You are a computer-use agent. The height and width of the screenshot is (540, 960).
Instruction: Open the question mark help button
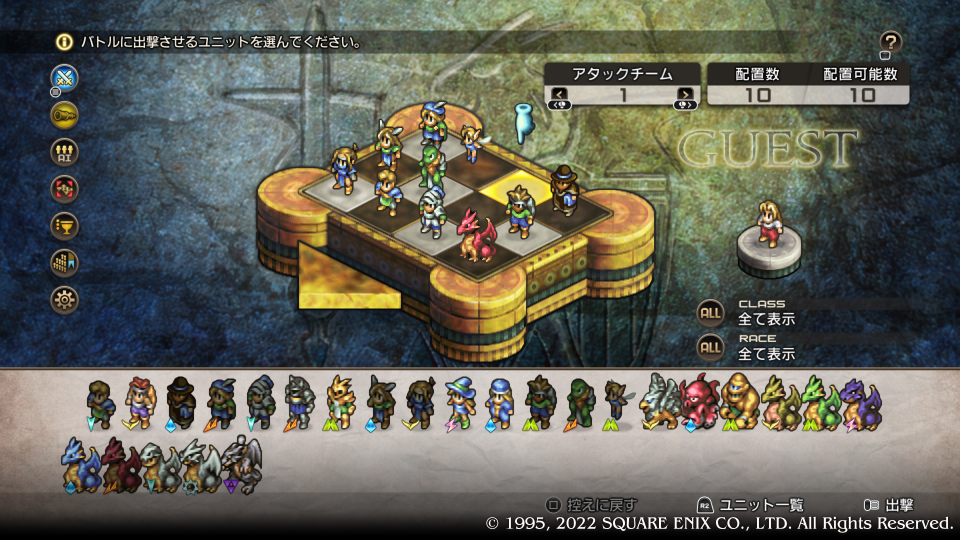[891, 42]
